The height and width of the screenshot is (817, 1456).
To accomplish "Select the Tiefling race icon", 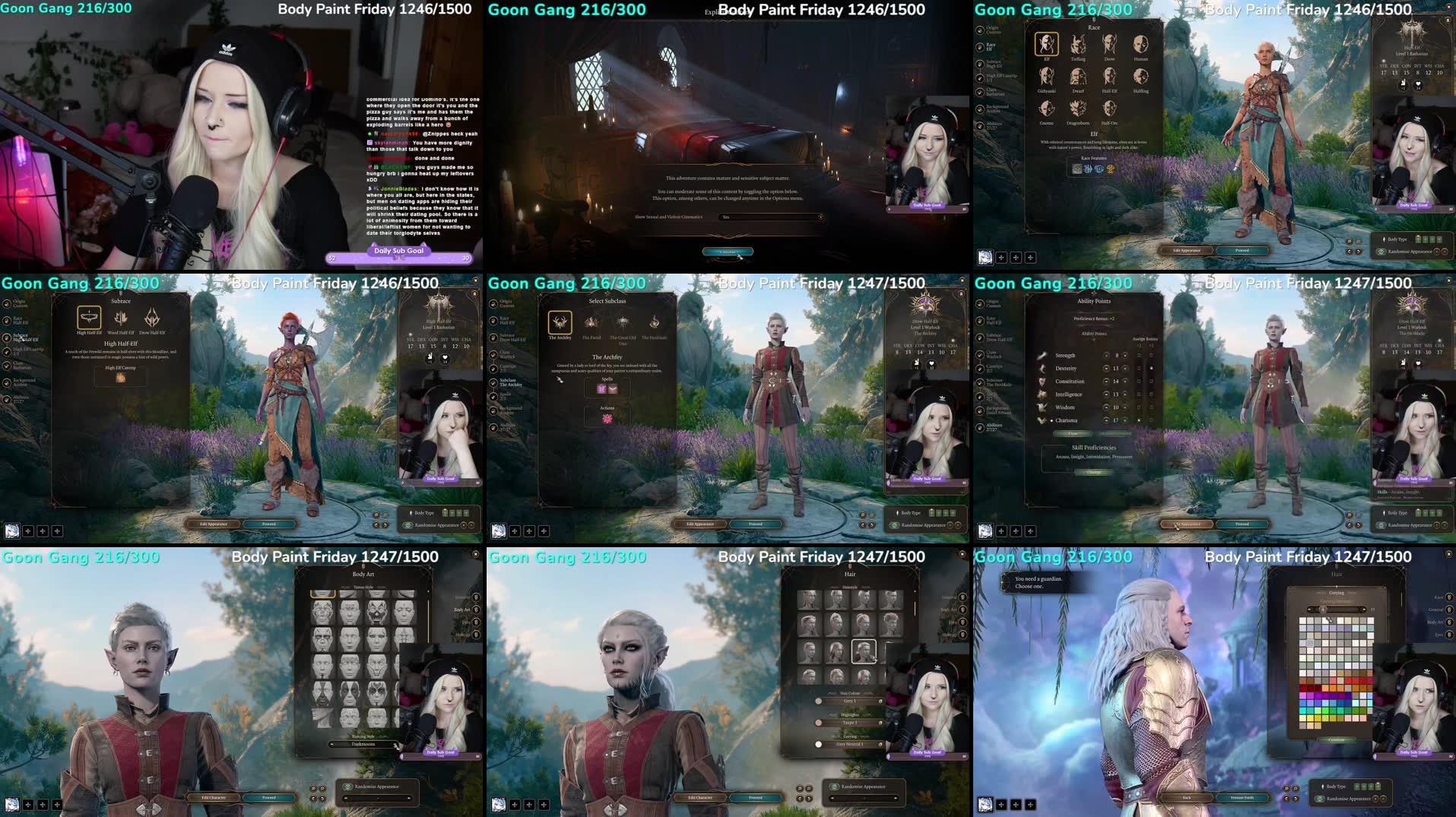I will (1077, 42).
